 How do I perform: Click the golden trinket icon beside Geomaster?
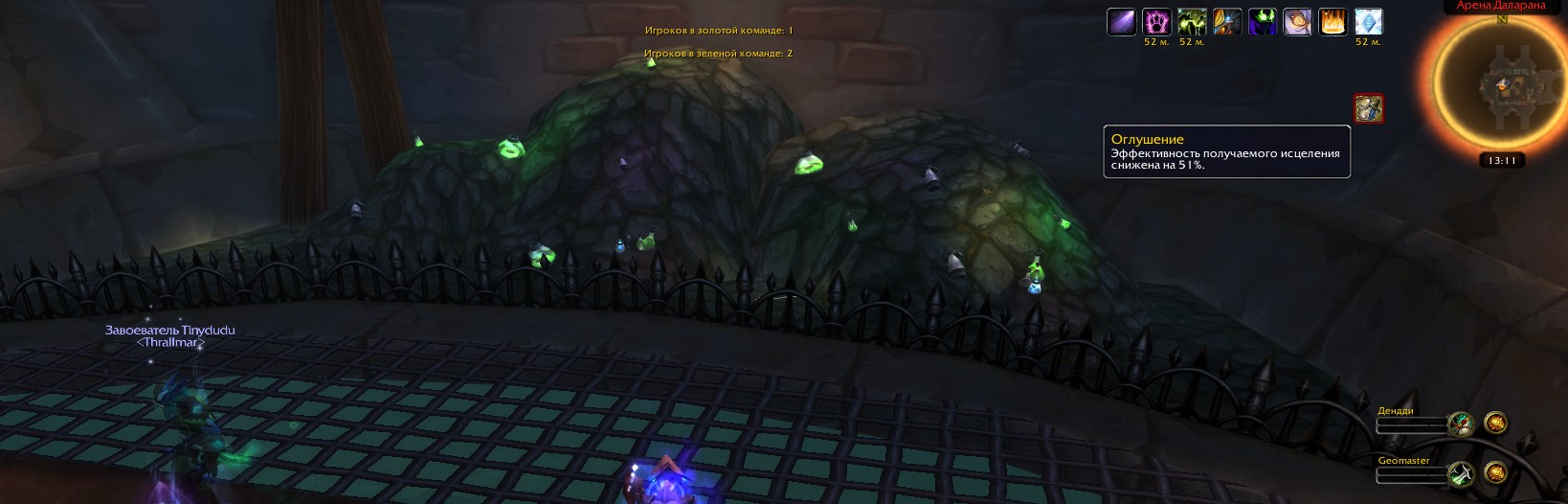pyautogui.click(x=1495, y=472)
